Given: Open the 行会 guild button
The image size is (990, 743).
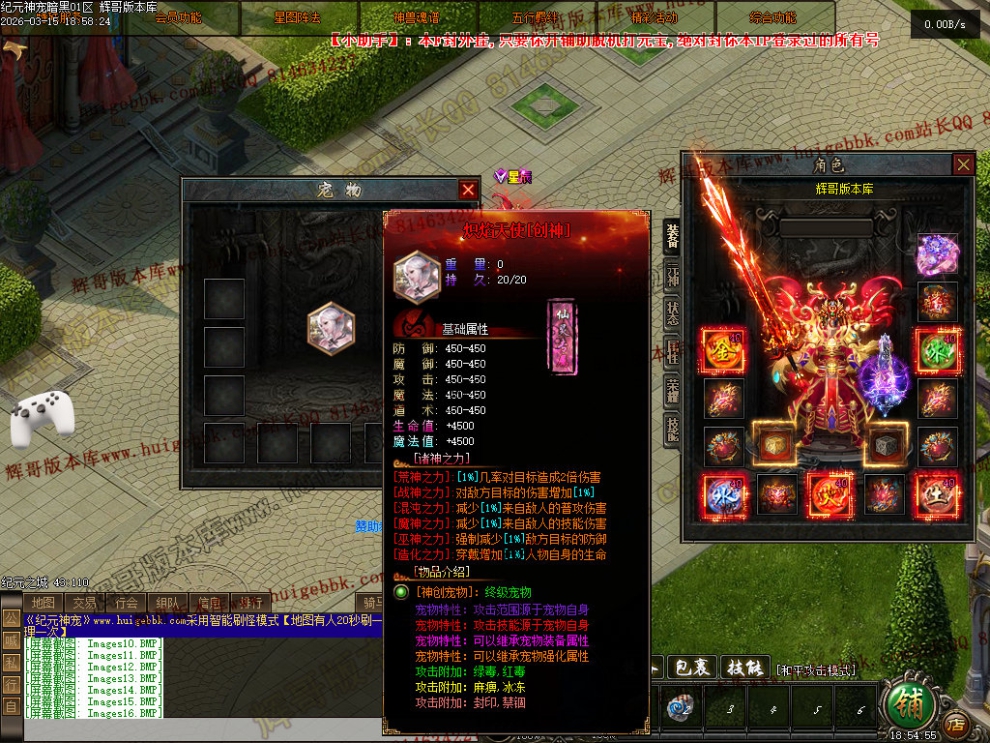Looking at the screenshot, I should click(126, 603).
